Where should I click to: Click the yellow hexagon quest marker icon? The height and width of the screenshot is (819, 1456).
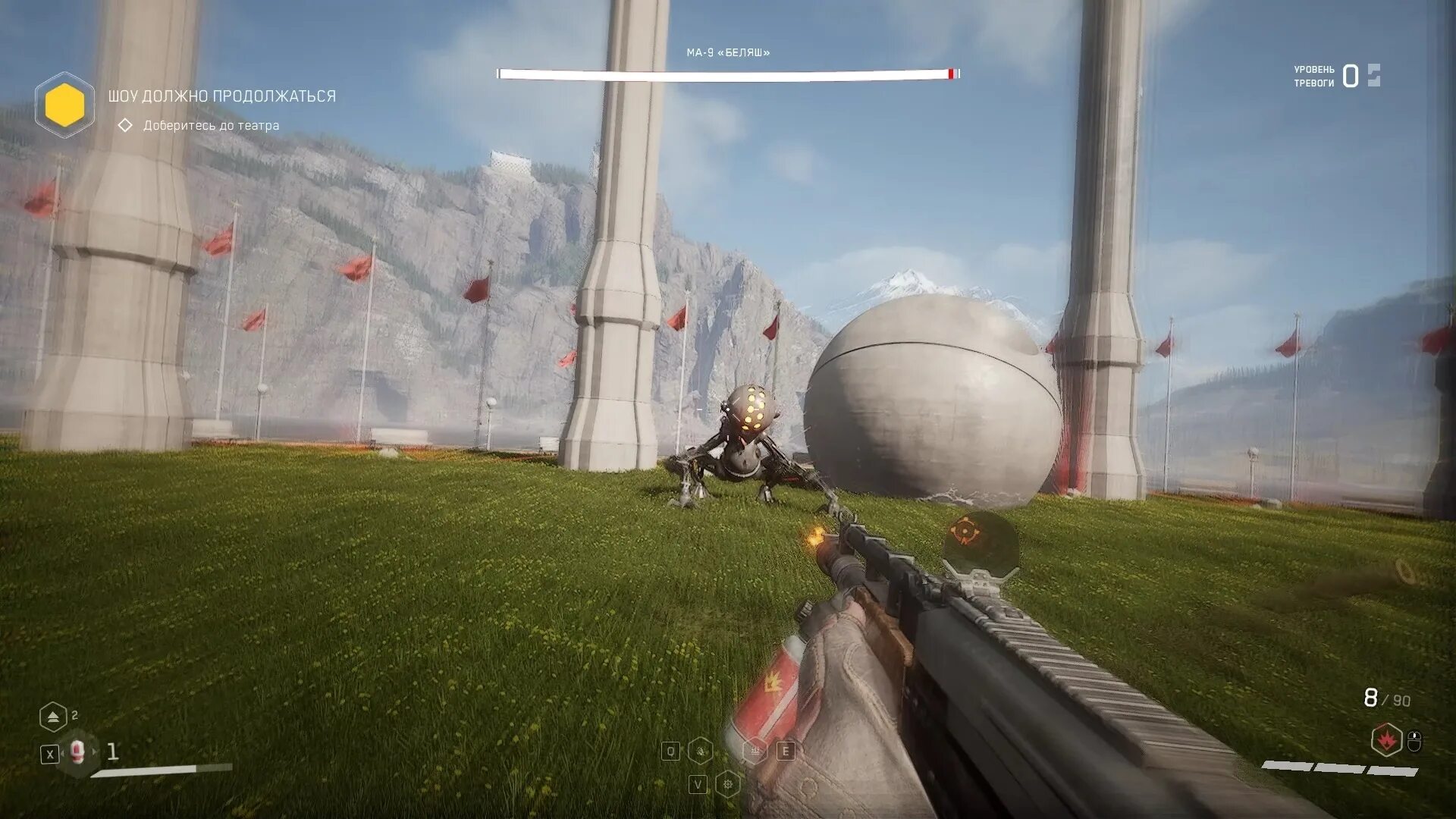coord(64,105)
